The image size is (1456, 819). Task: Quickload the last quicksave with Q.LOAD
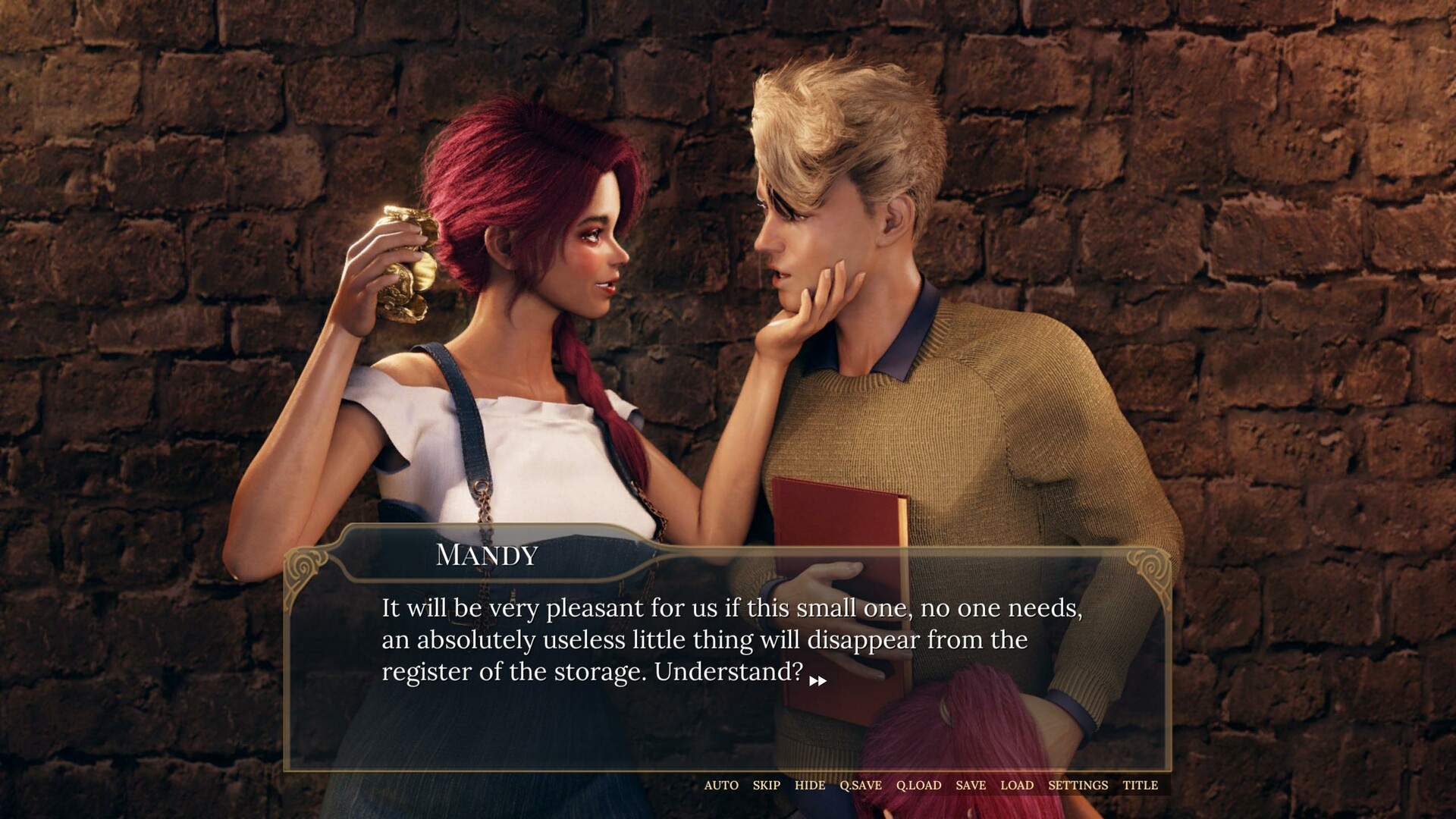(x=918, y=786)
